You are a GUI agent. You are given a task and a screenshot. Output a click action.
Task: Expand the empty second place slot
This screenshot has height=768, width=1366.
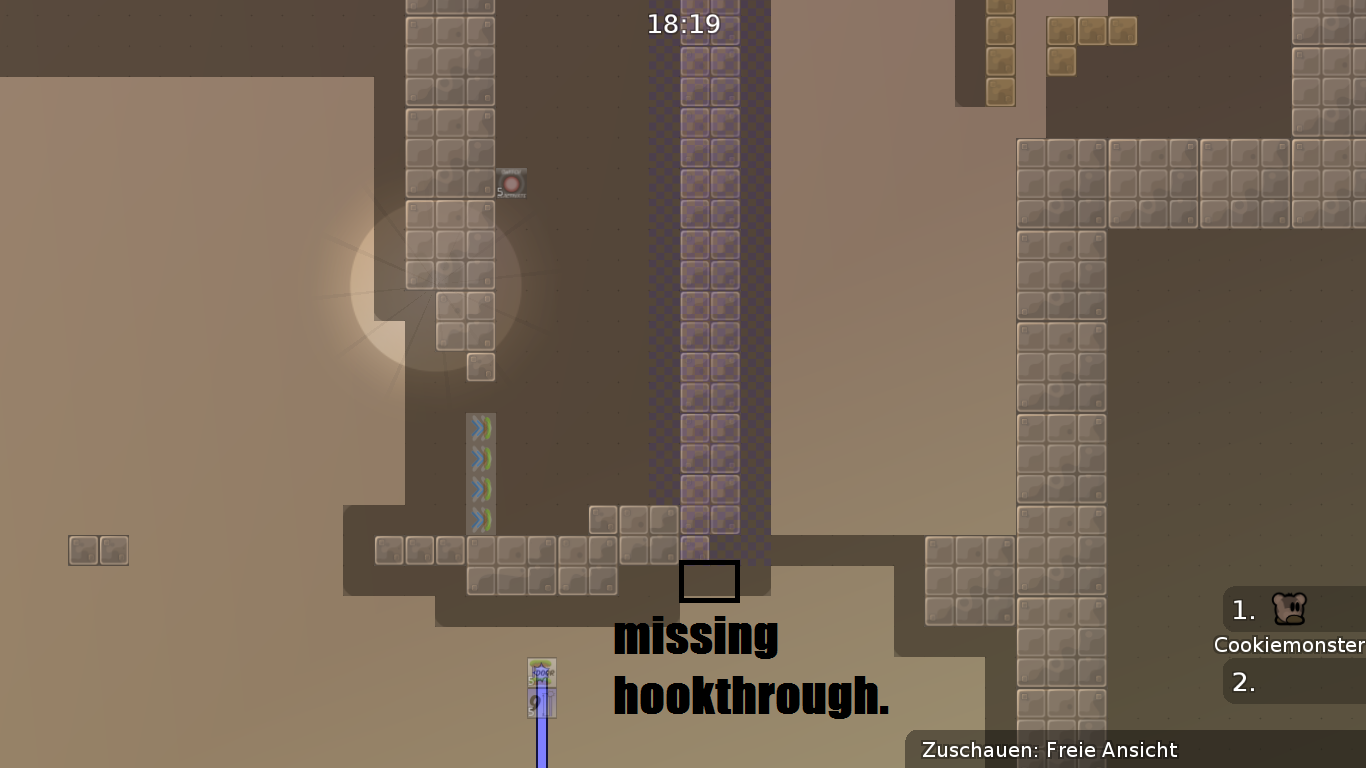(1295, 681)
